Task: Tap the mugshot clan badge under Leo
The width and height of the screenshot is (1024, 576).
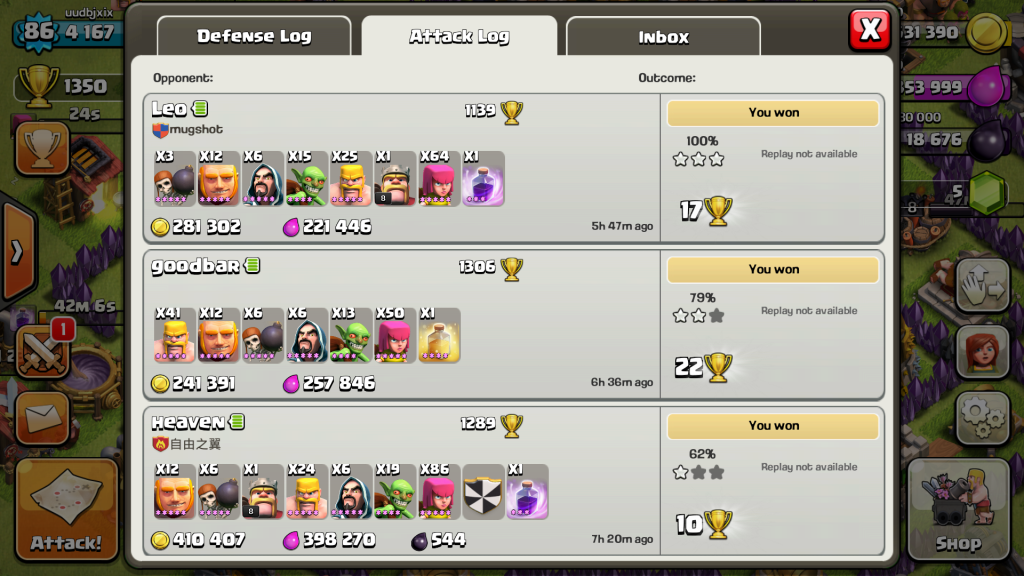Action: click(x=160, y=130)
